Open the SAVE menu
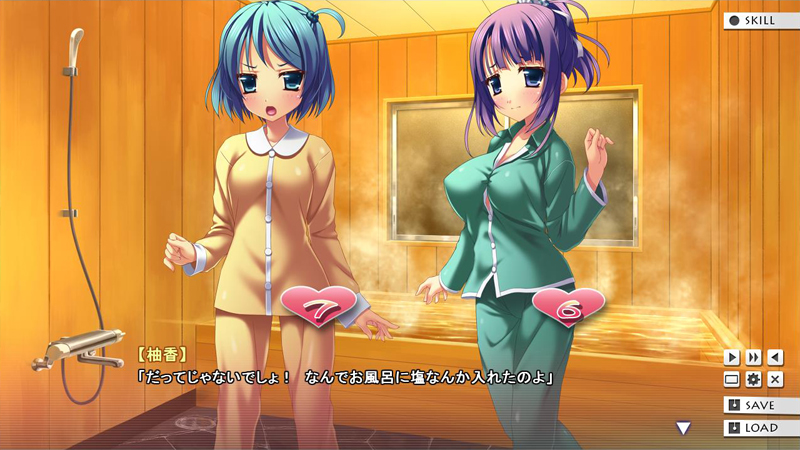 761,405
